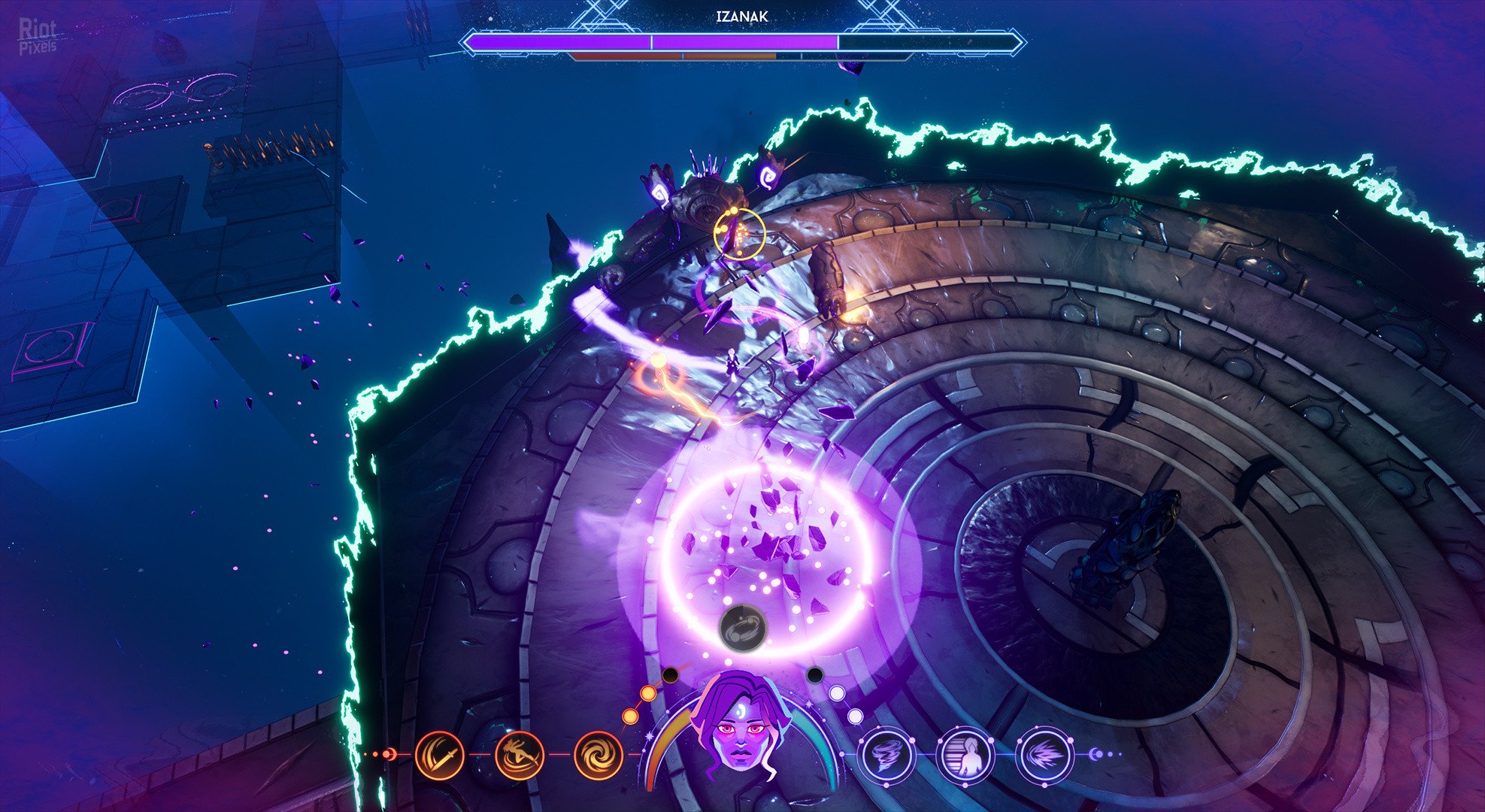Trigger the purple tornado ability
Image resolution: width=1485 pixels, height=812 pixels.
coord(886,754)
